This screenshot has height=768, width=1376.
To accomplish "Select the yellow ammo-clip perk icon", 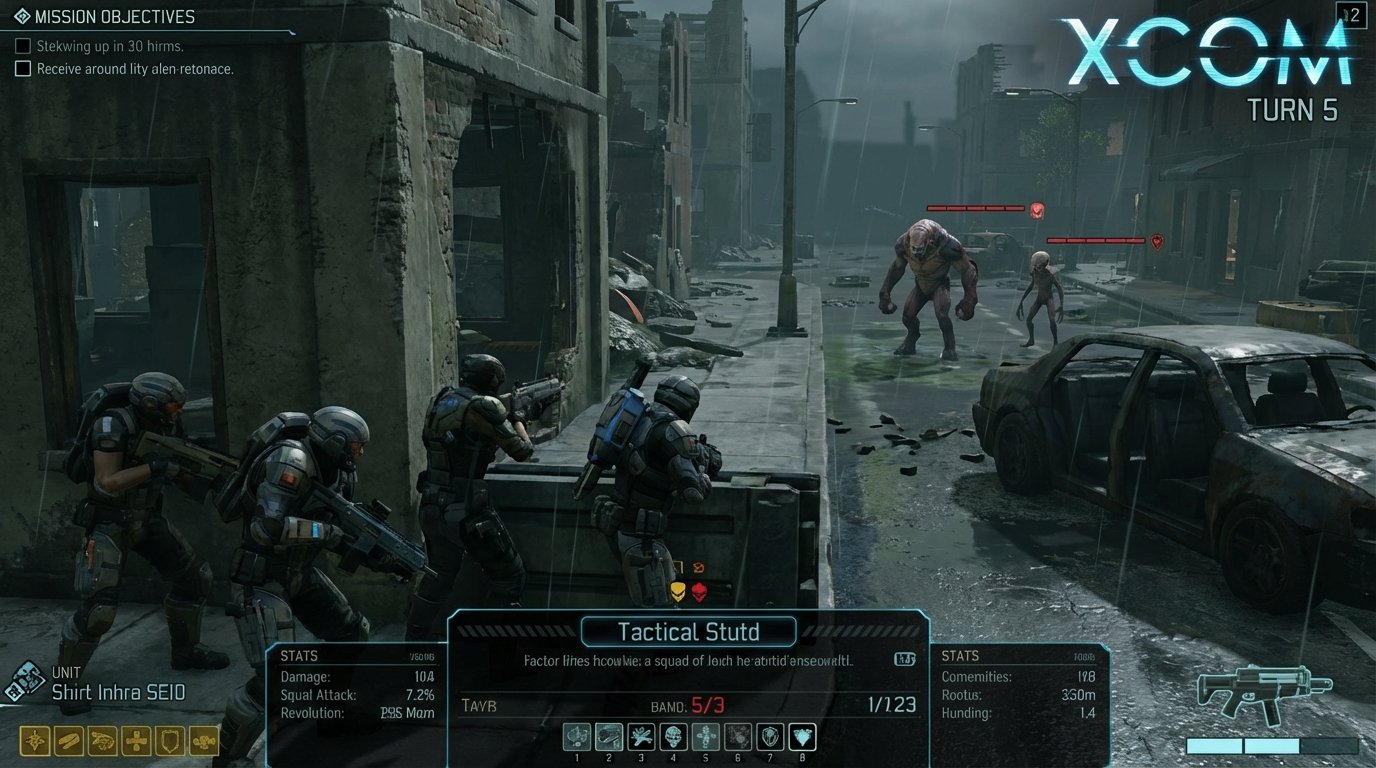I will click(69, 741).
